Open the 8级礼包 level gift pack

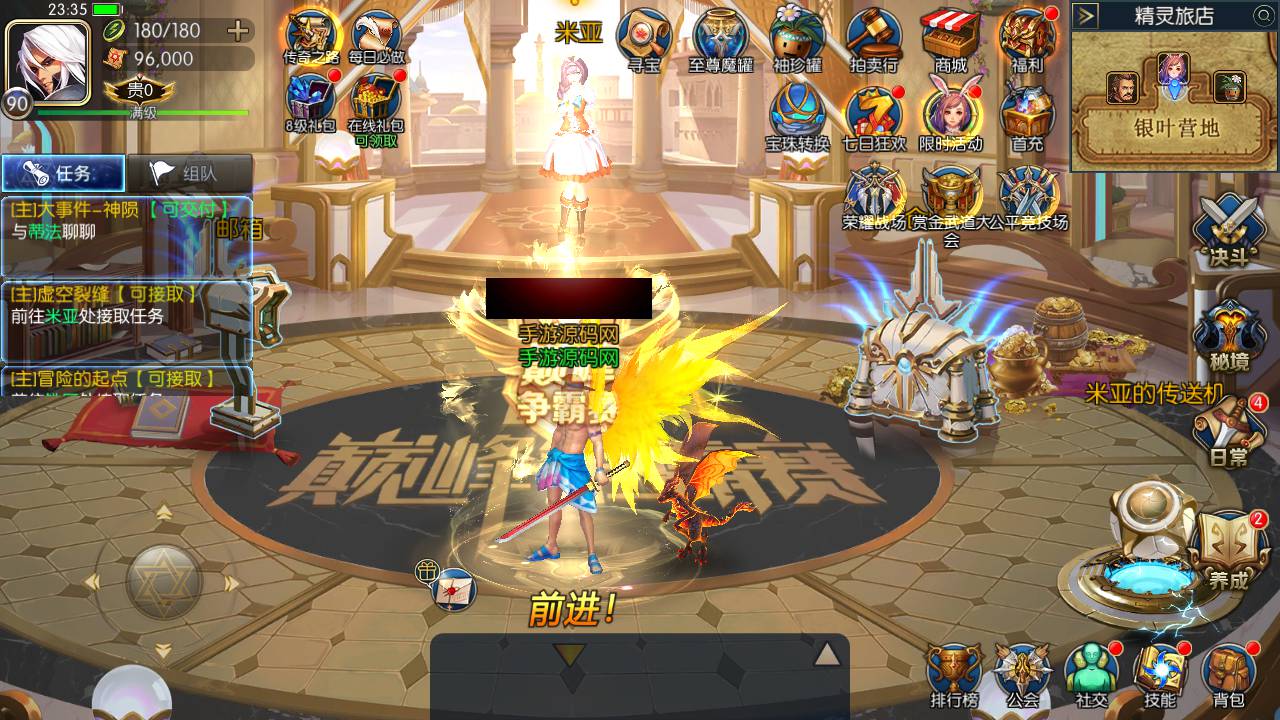[311, 102]
